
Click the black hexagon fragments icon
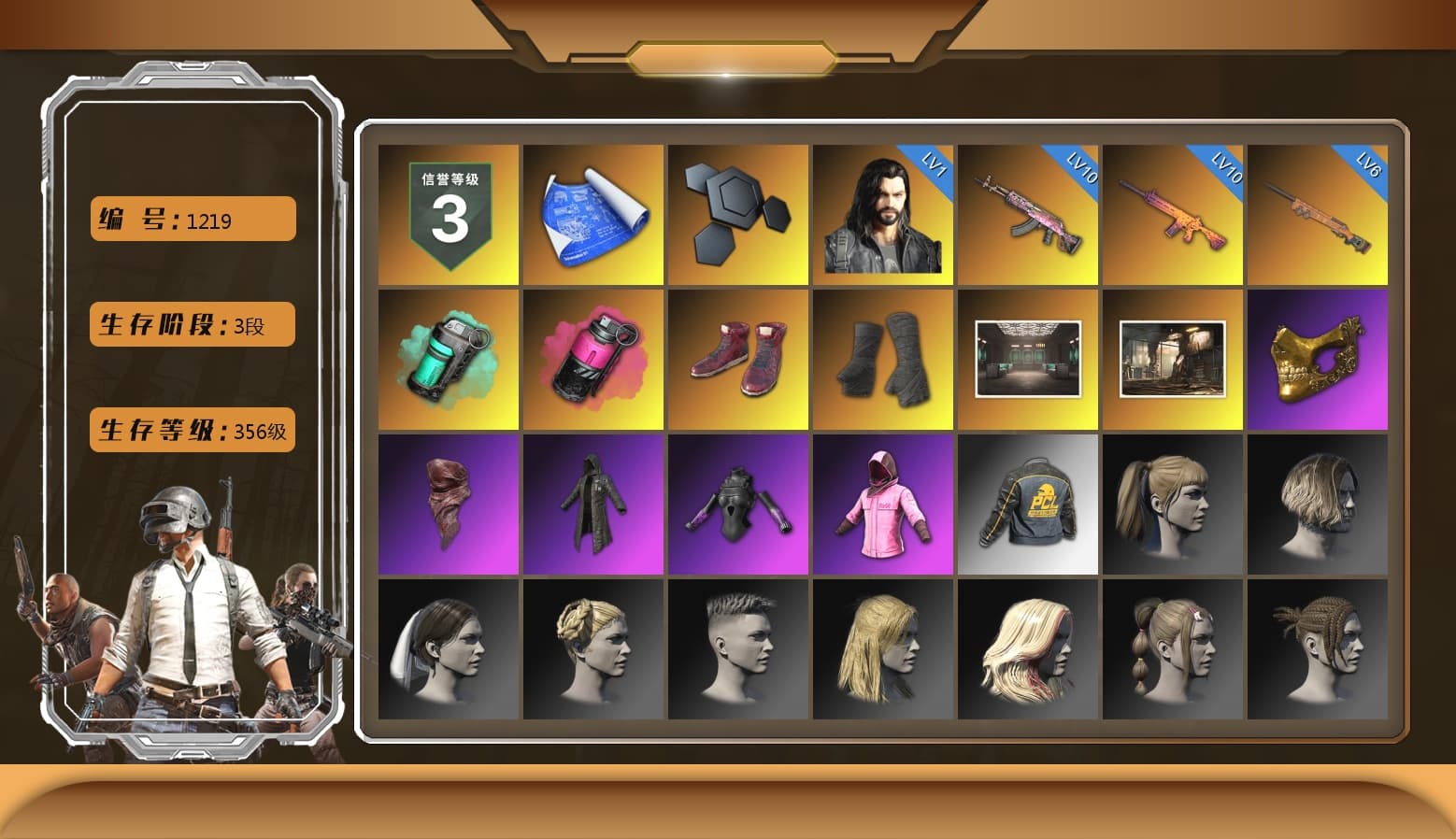coord(737,212)
